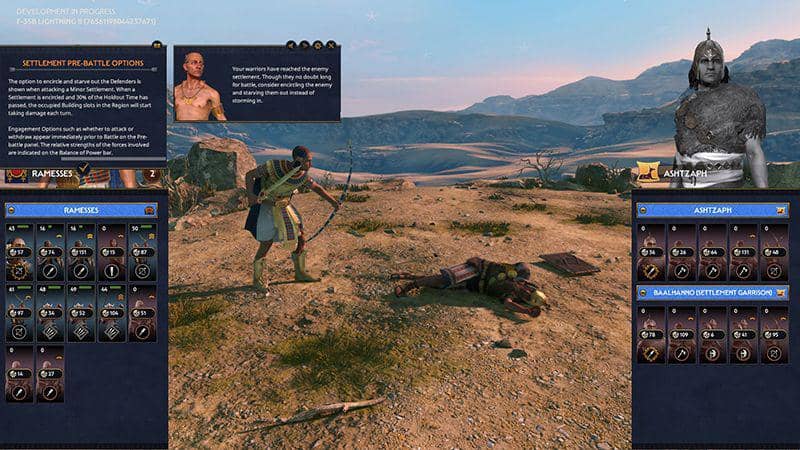Image resolution: width=800 pixels, height=450 pixels.
Task: Select Ashtzaph unit card with strength 48
Action: coord(773,251)
